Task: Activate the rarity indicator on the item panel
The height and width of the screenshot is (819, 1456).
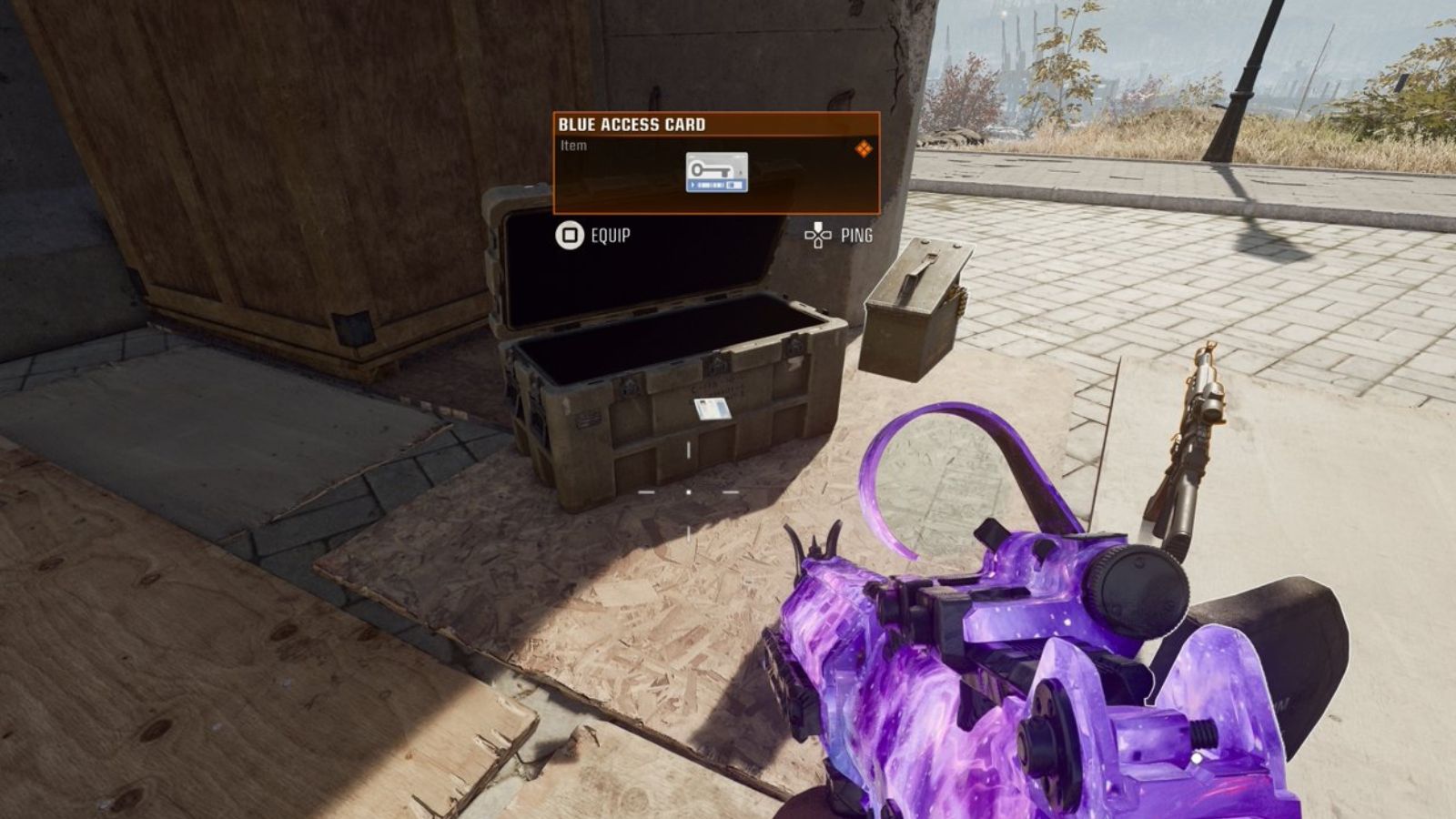Action: coord(864,148)
